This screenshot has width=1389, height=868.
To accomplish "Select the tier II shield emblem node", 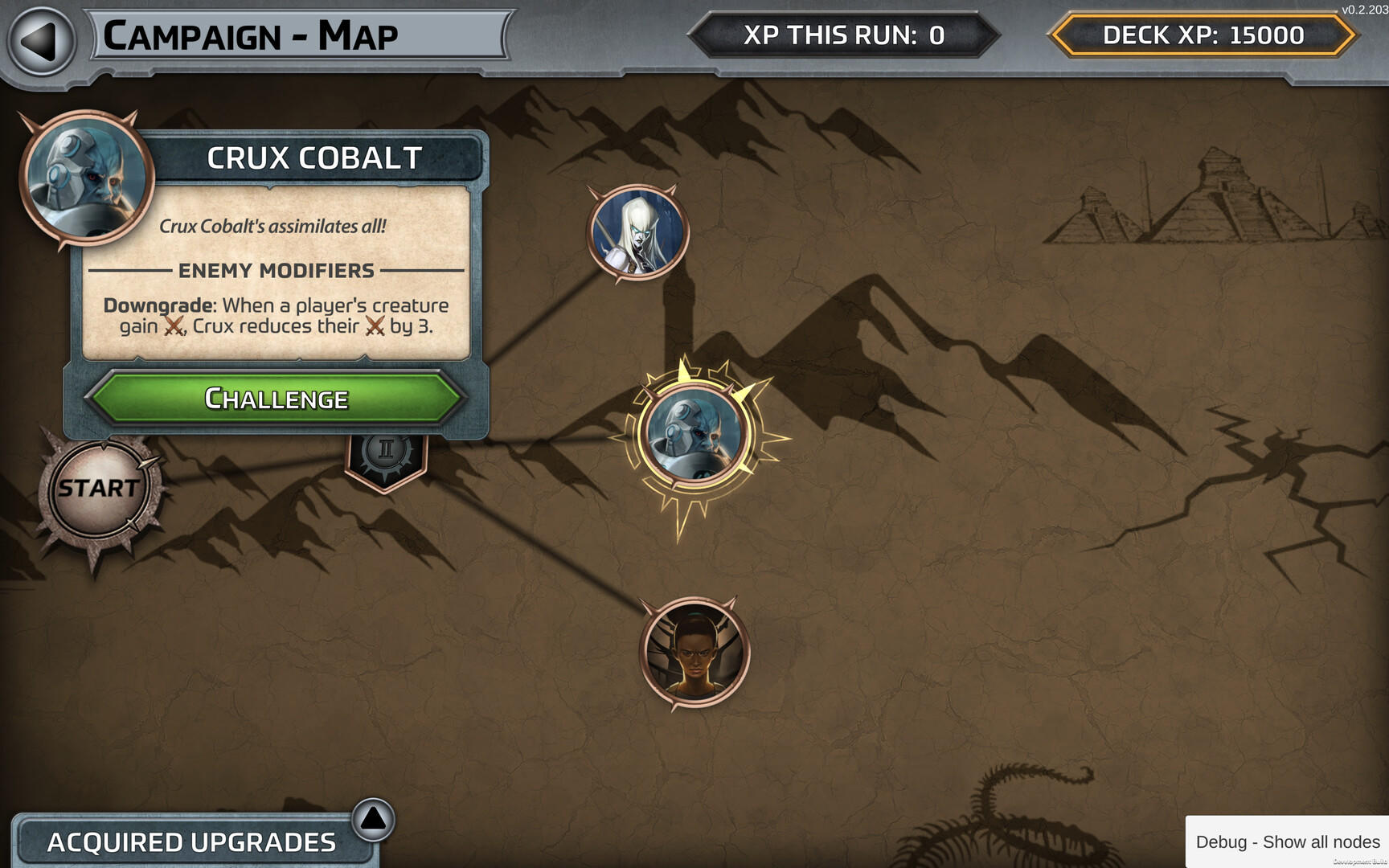I will tap(384, 455).
